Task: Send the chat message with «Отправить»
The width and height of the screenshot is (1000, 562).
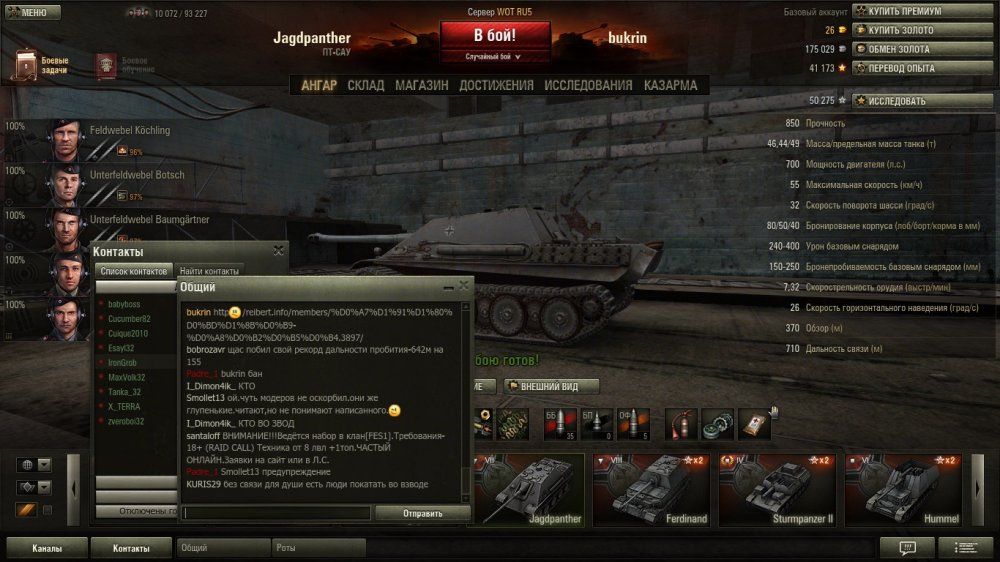Action: pyautogui.click(x=422, y=513)
